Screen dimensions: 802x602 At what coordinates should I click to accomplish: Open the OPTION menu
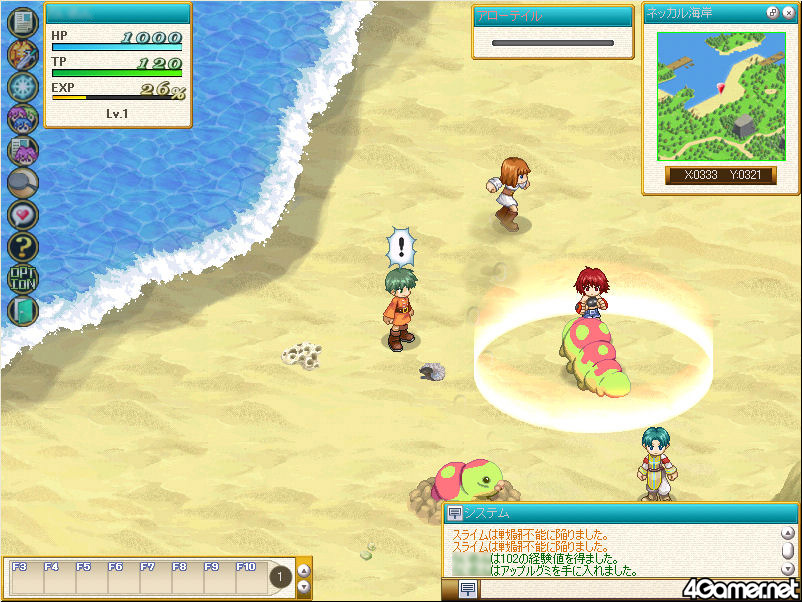(x=22, y=278)
